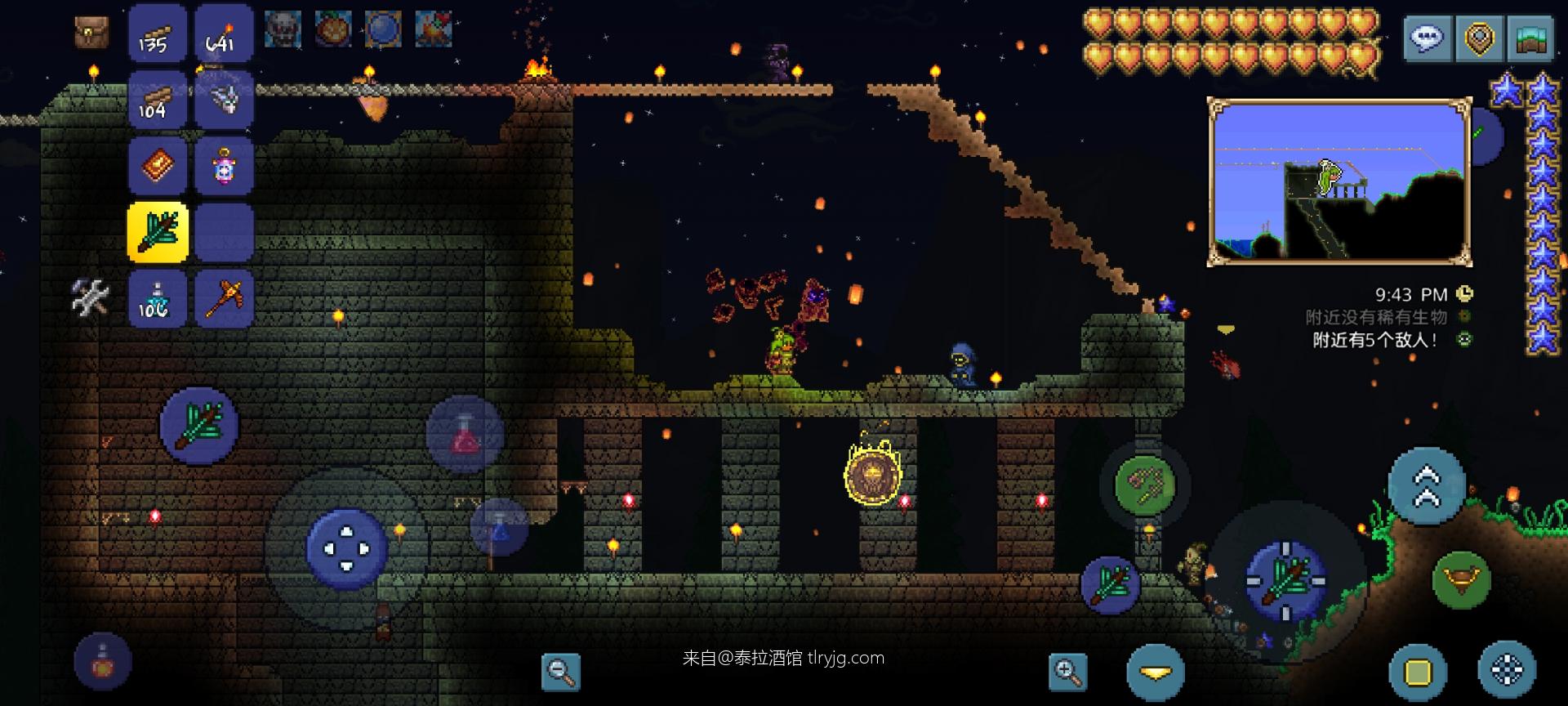Viewport: 1568px width, 706px height.
Task: Zoom out with the minus magnifier
Action: [x=561, y=672]
